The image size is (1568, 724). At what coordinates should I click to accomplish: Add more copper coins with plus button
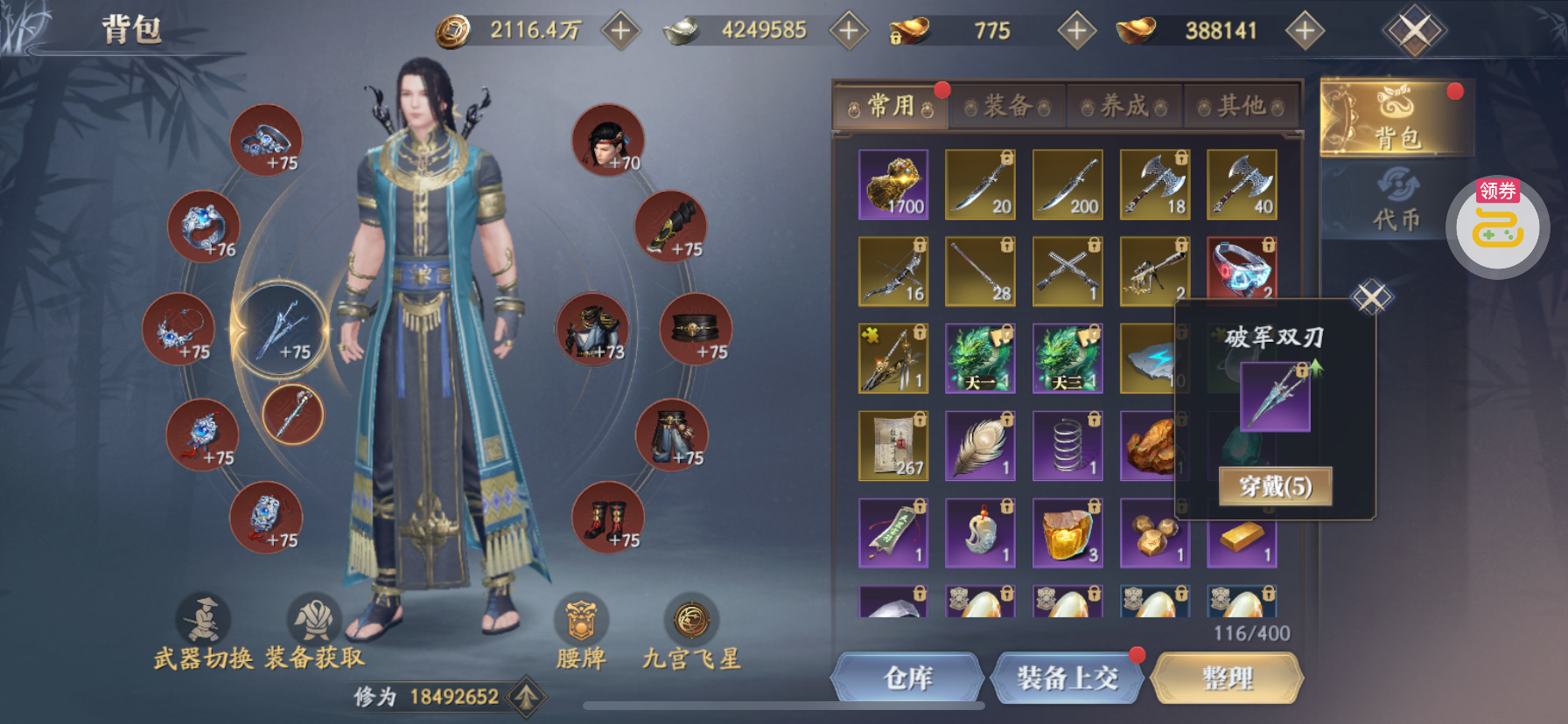[x=620, y=31]
